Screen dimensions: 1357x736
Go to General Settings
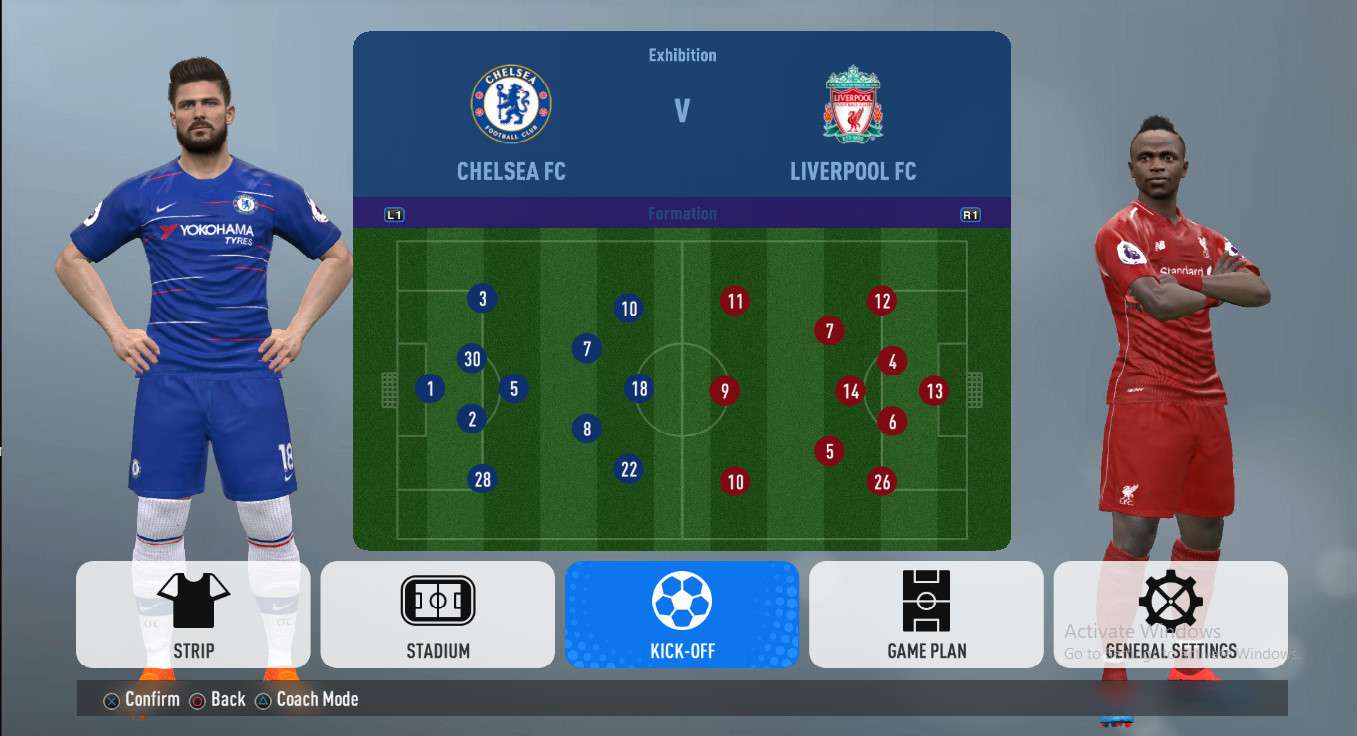point(1170,614)
